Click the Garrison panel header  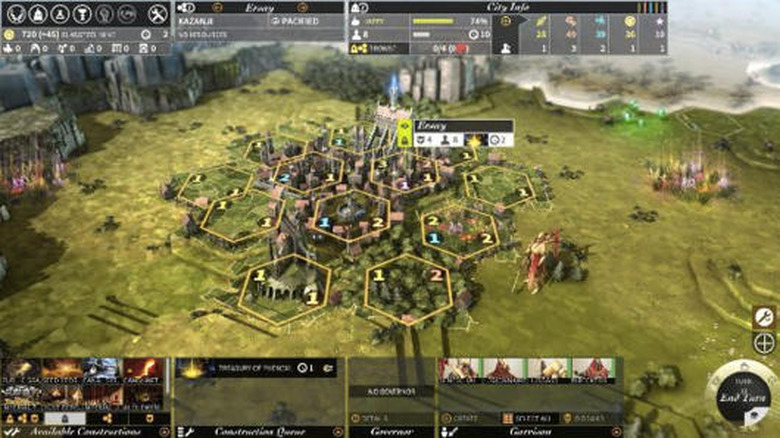(x=529, y=431)
